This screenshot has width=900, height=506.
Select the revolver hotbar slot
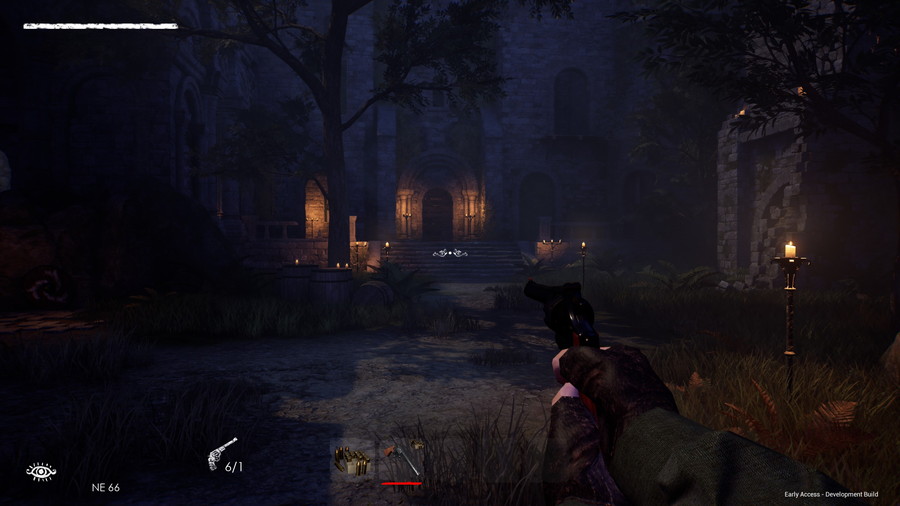coord(402,460)
